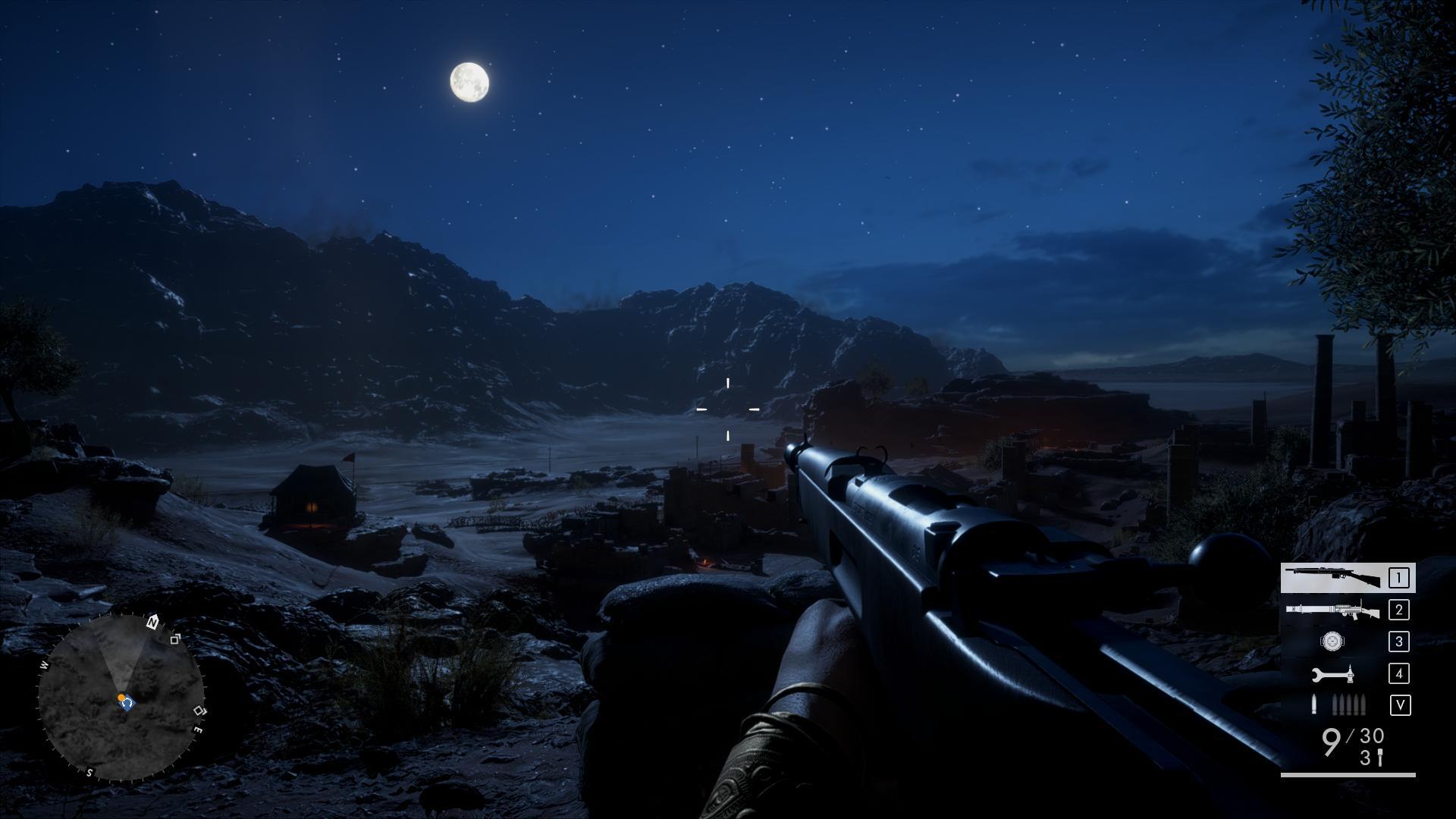Click the north compass marker on the minimap
The image size is (1456, 819).
[x=152, y=623]
